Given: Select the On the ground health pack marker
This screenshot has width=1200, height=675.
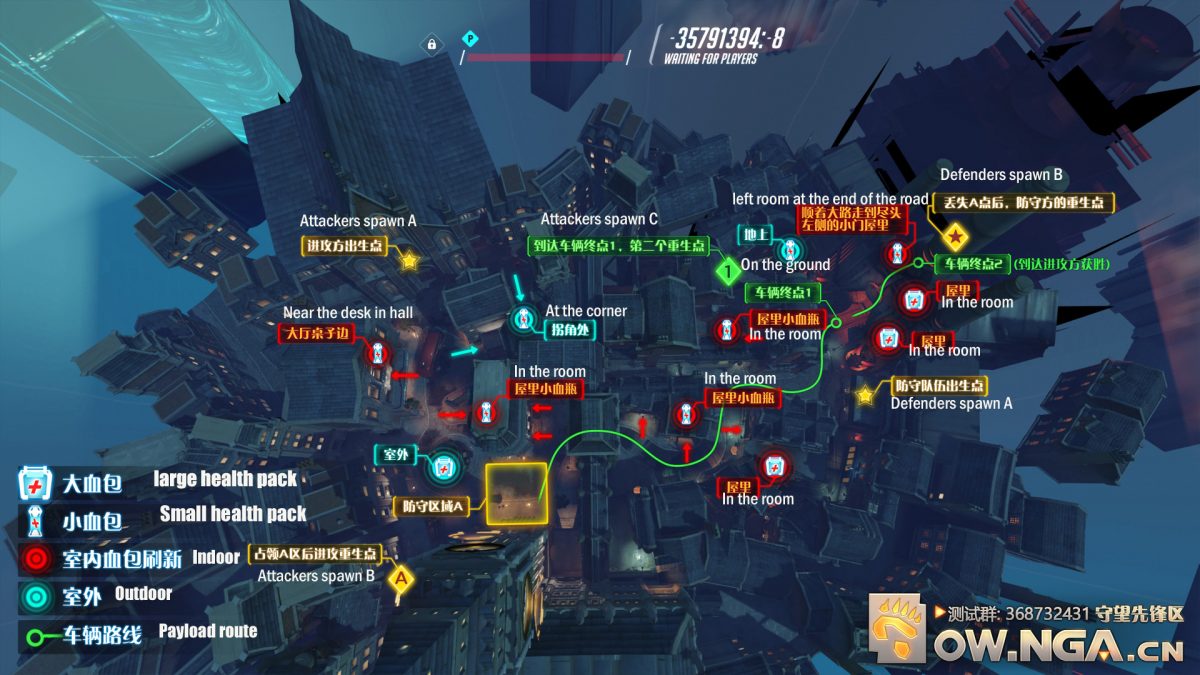Looking at the screenshot, I should click(791, 249).
